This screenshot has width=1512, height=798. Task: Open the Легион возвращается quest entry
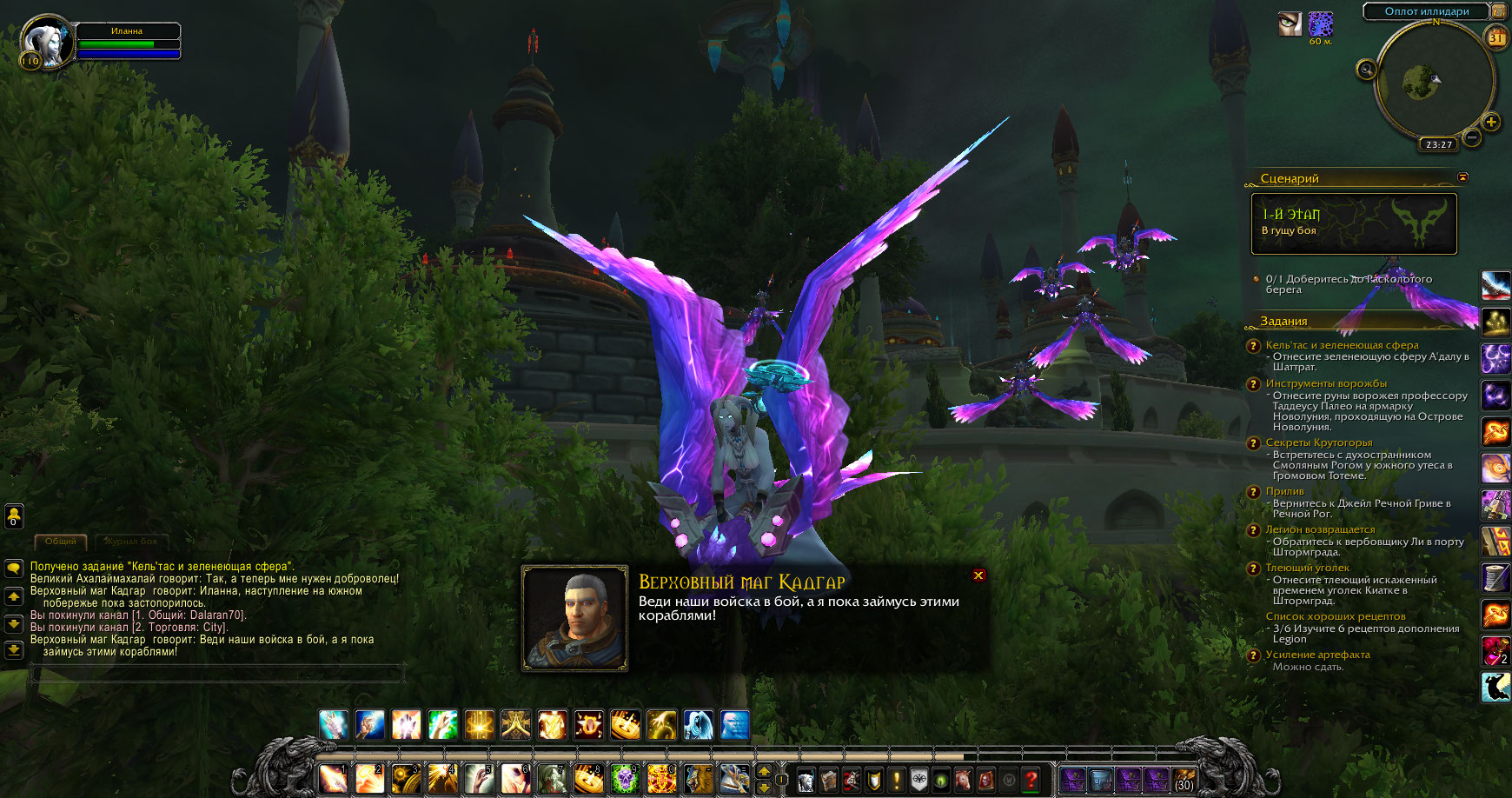1320,529
